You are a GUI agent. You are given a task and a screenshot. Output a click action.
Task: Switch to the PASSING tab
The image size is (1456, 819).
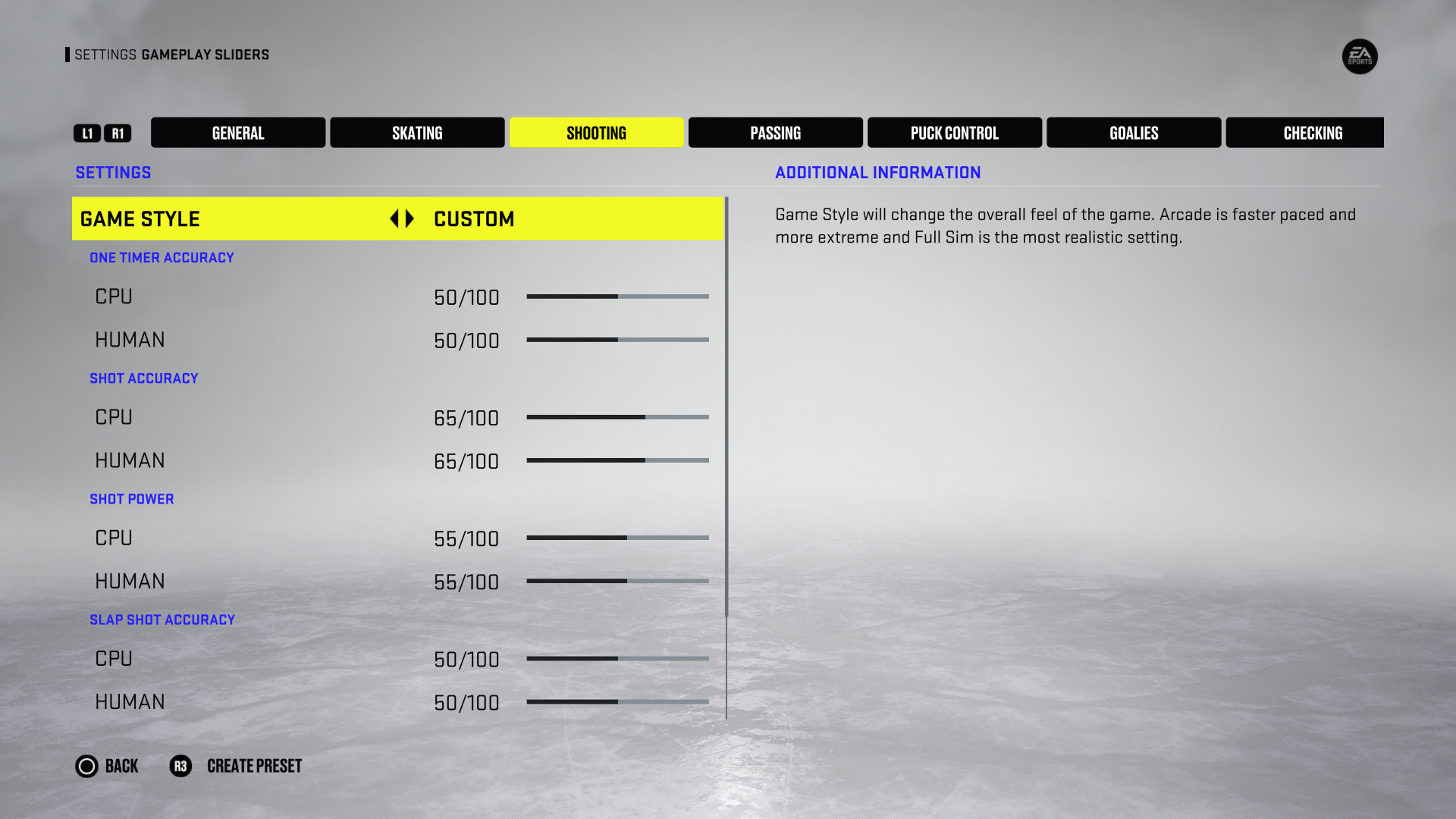pos(775,132)
